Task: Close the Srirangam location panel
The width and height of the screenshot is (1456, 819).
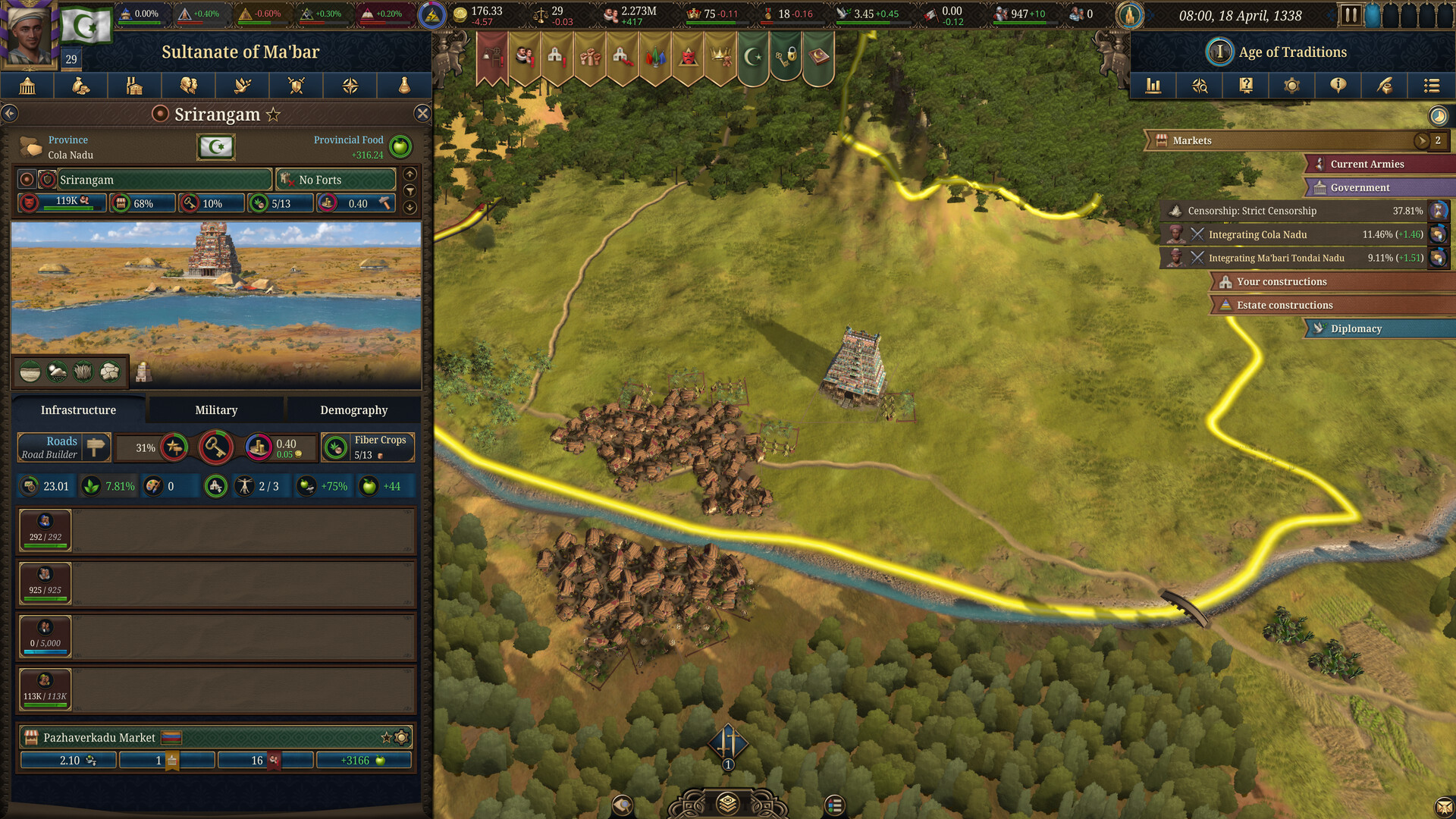Action: coord(422,114)
